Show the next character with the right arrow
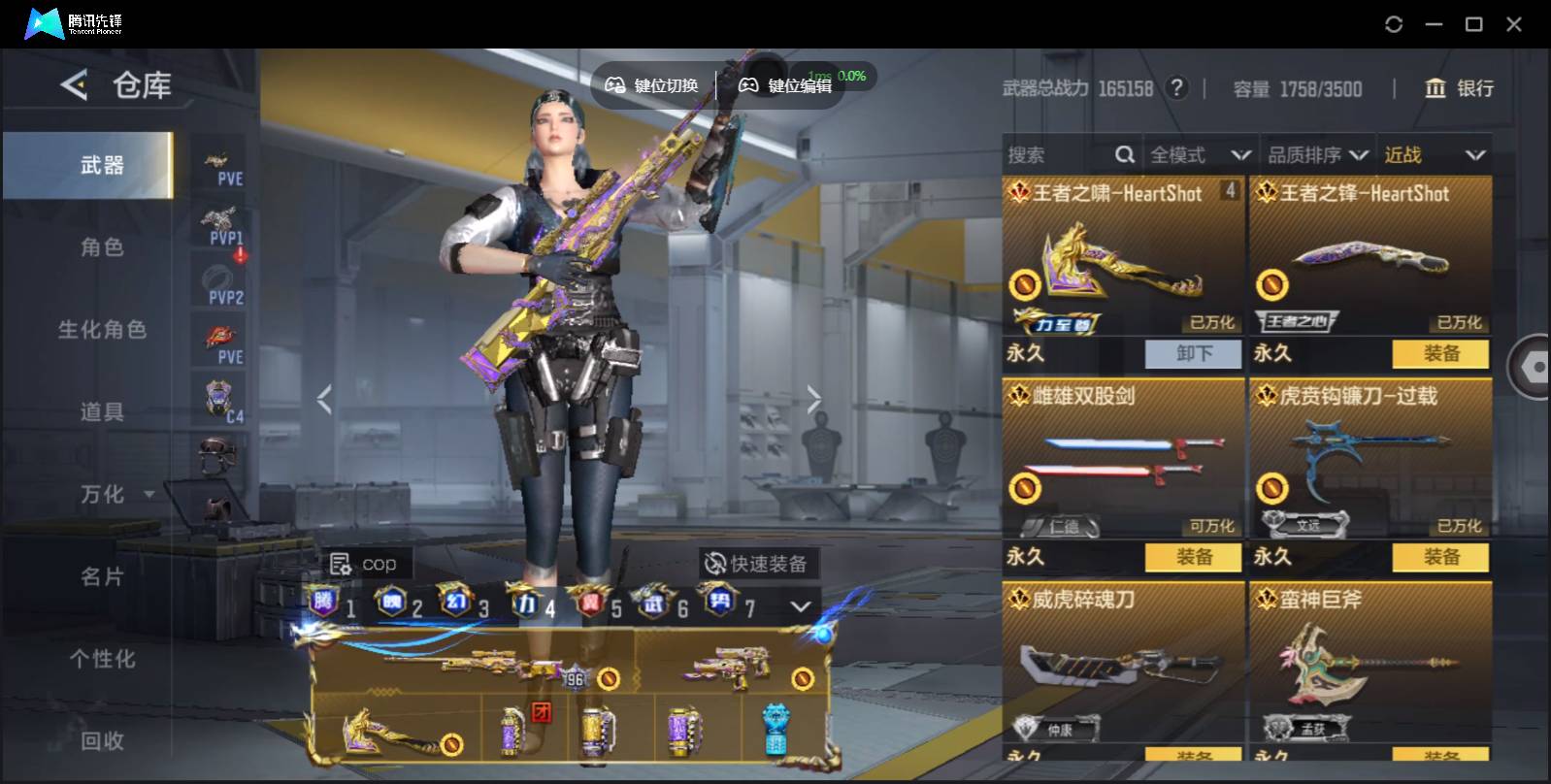Screen dimensions: 1551x784 click(813, 399)
